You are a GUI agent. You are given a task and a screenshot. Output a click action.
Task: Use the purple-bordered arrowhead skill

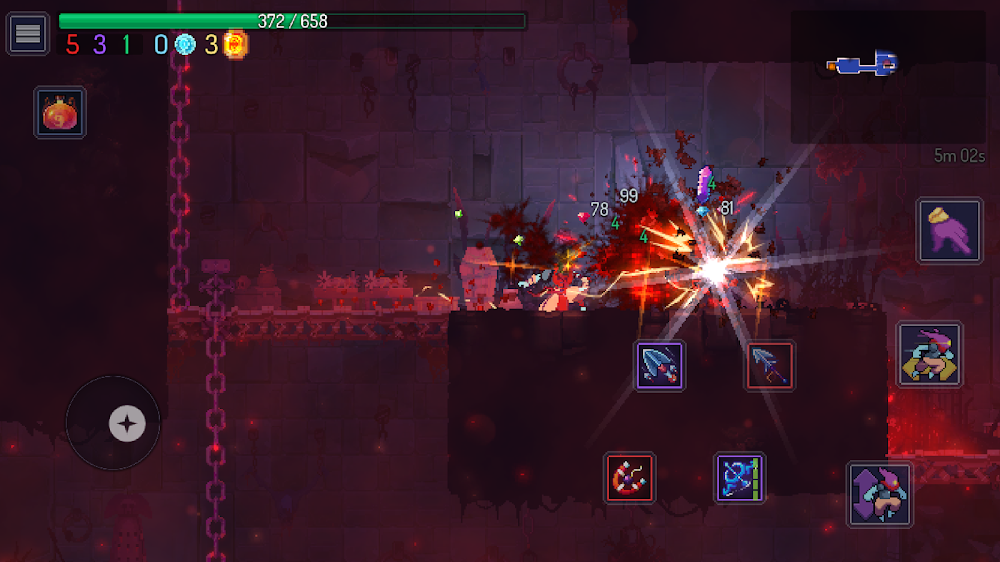click(x=660, y=365)
